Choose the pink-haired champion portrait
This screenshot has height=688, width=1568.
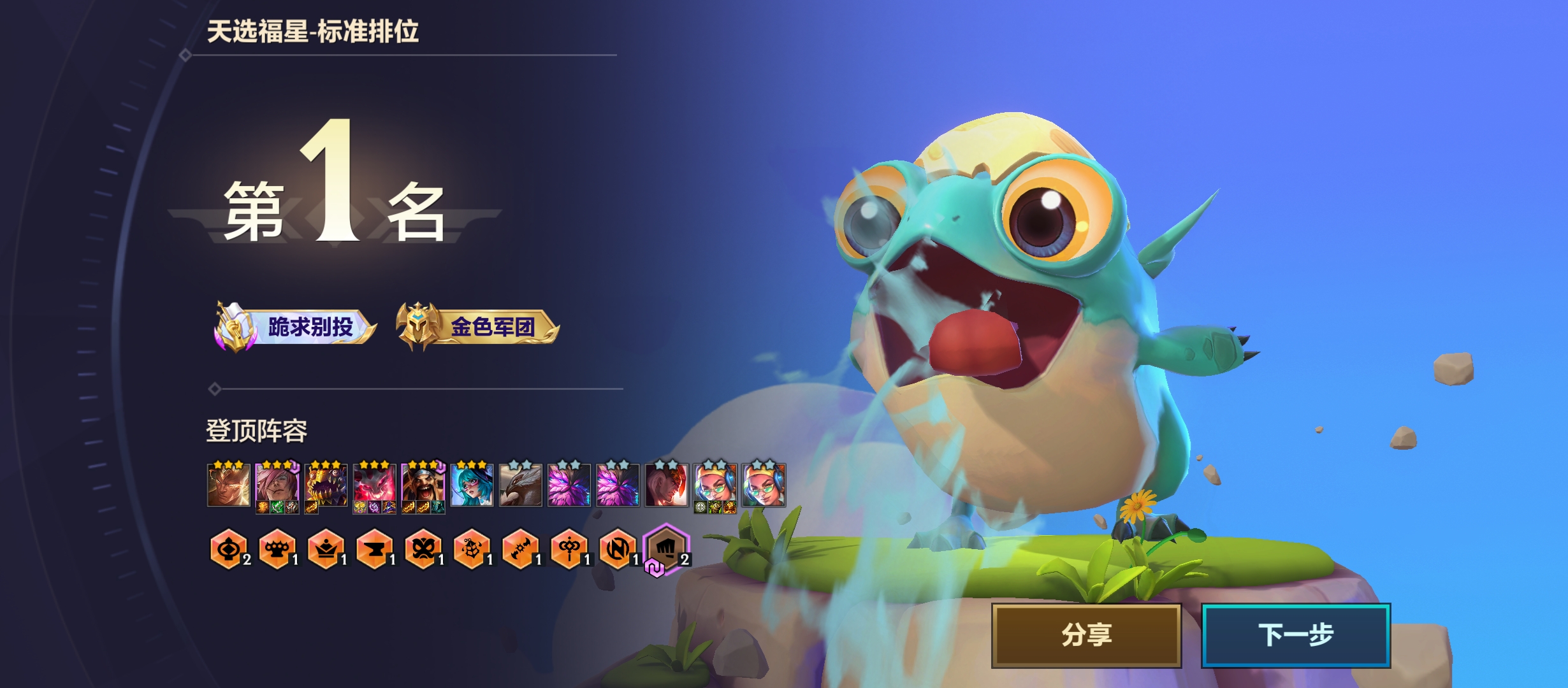[x=277, y=485]
